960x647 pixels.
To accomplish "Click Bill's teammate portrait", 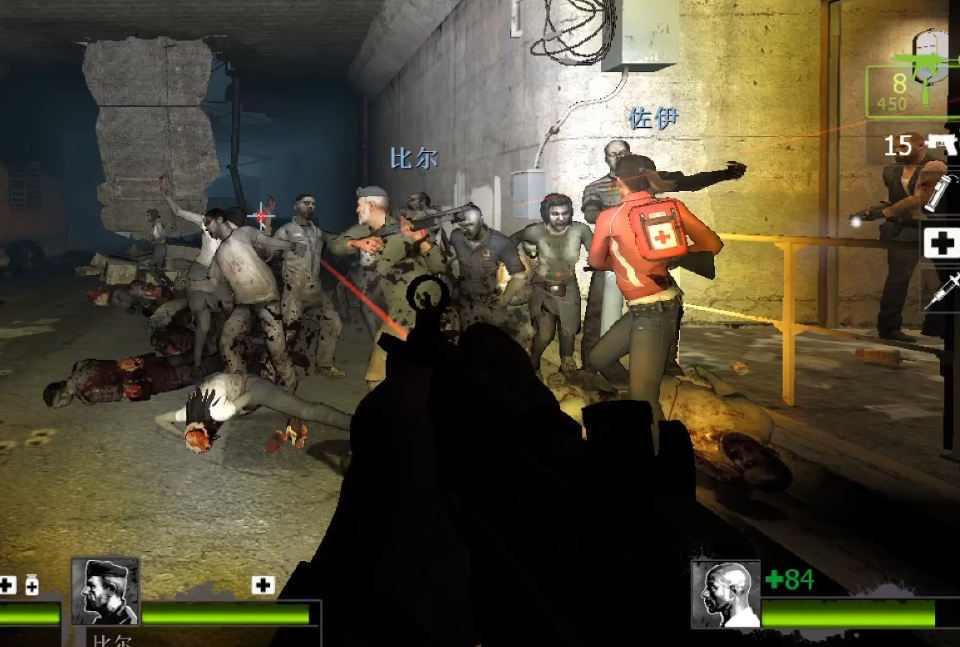I will pos(105,592).
